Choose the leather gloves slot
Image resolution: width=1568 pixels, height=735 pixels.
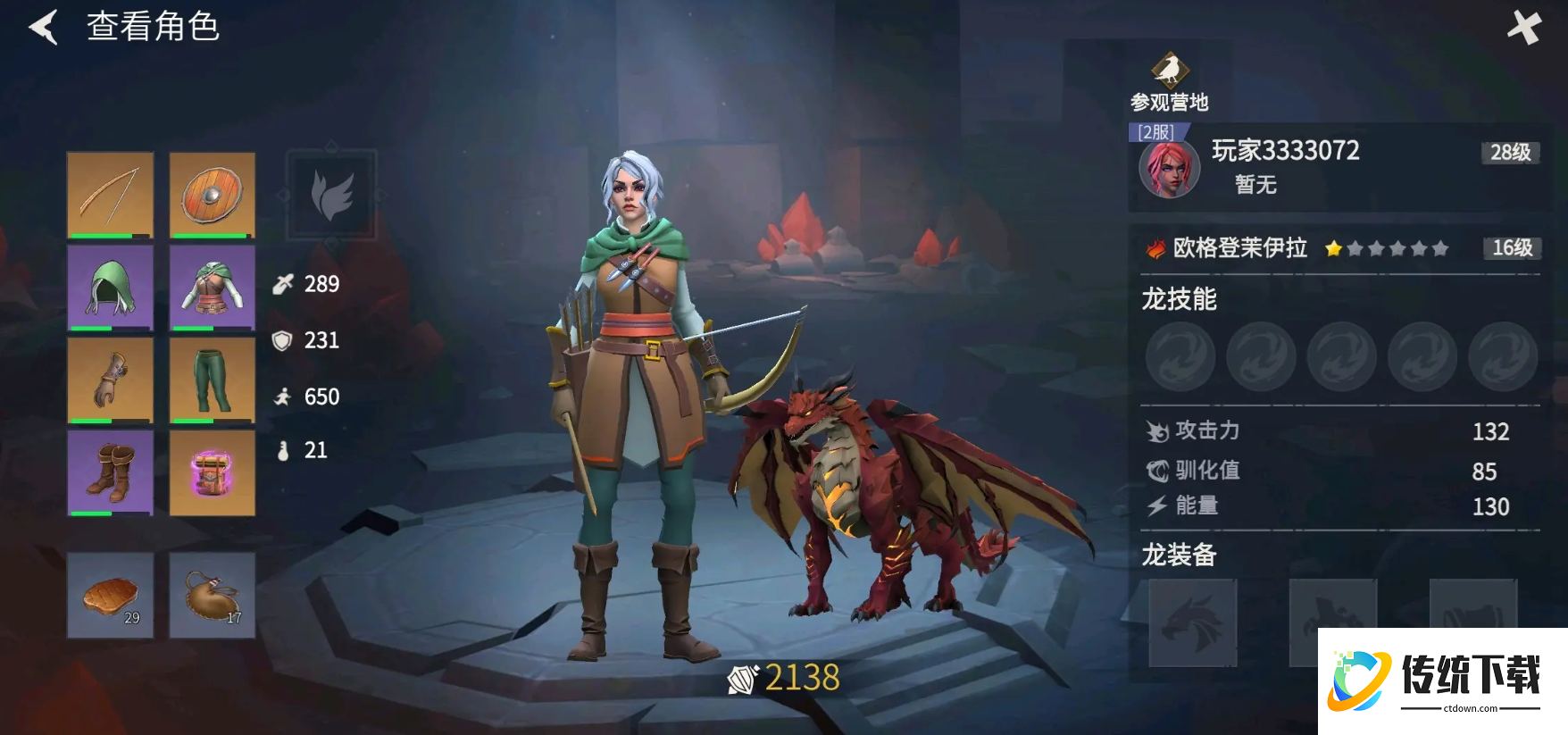coord(111,380)
